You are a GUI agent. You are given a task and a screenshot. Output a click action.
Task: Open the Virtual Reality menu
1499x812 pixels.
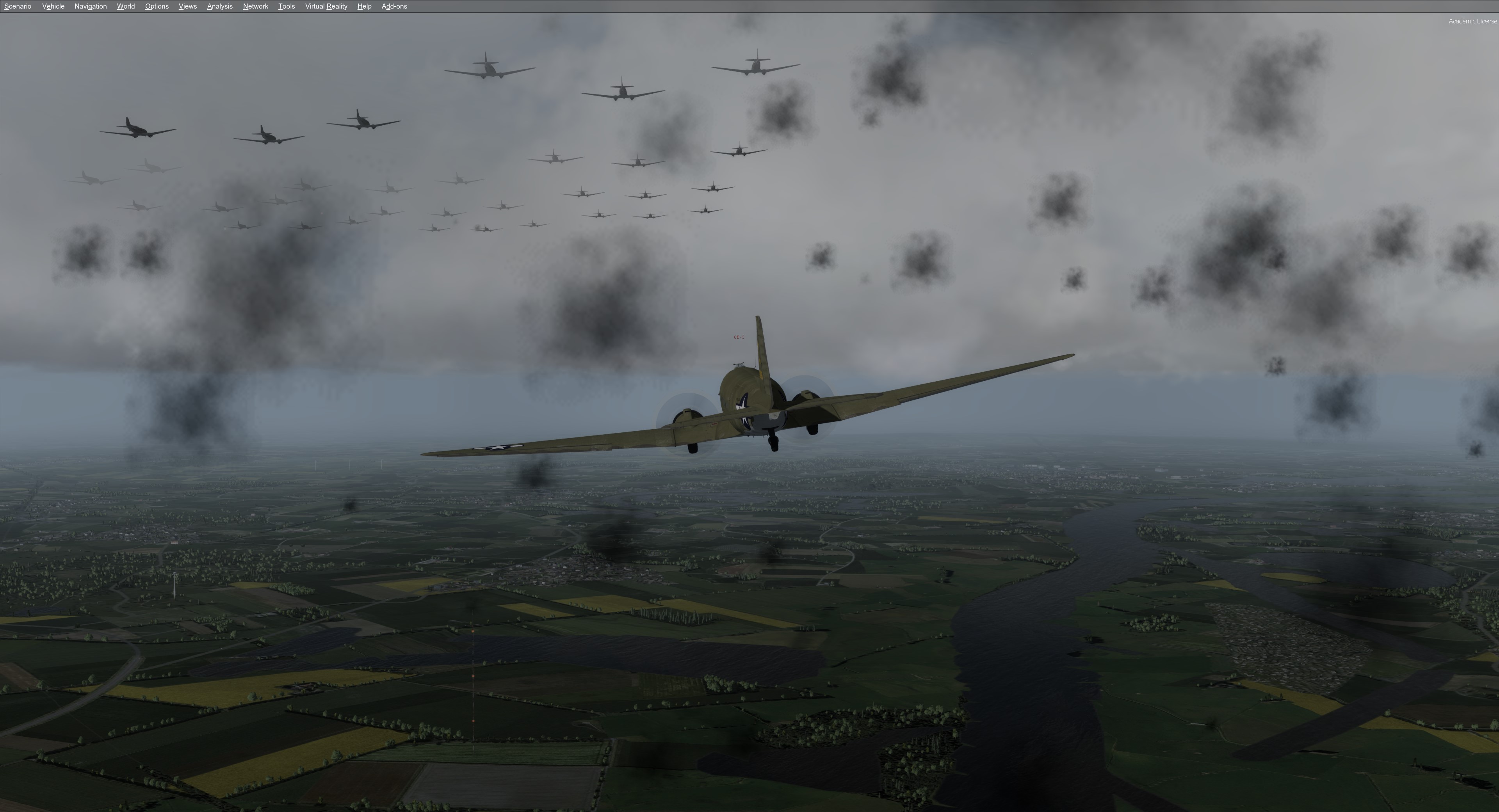click(326, 6)
